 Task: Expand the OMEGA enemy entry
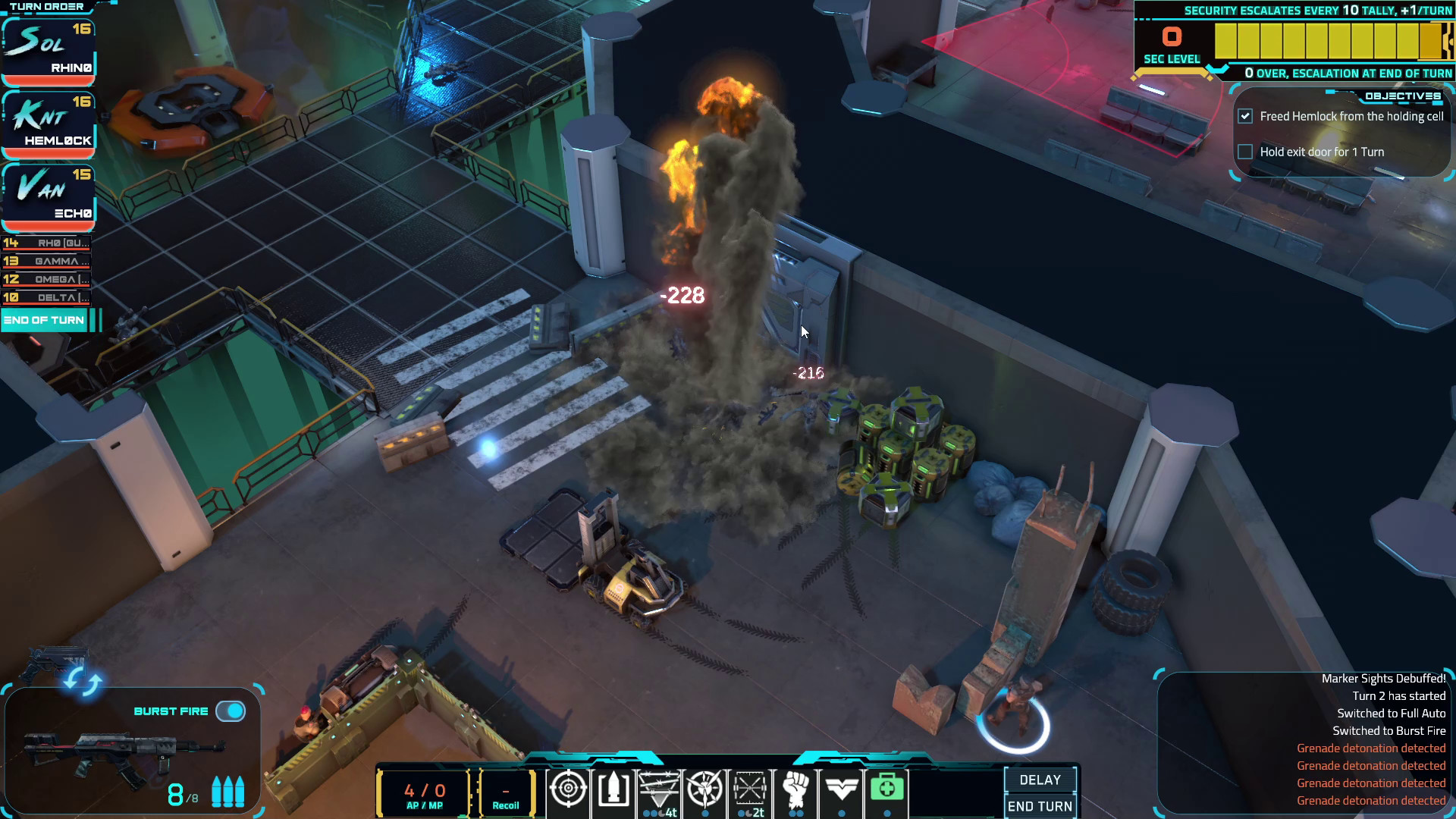click(47, 279)
